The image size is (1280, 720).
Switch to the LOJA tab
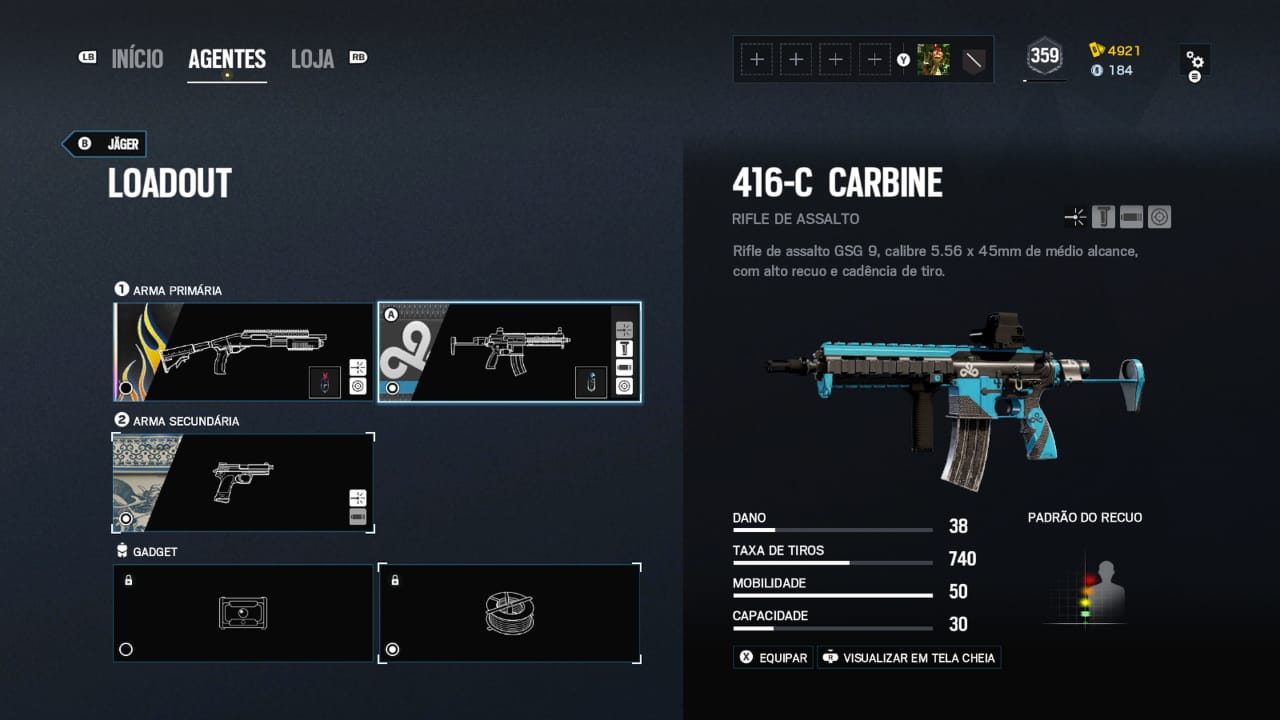click(x=312, y=58)
